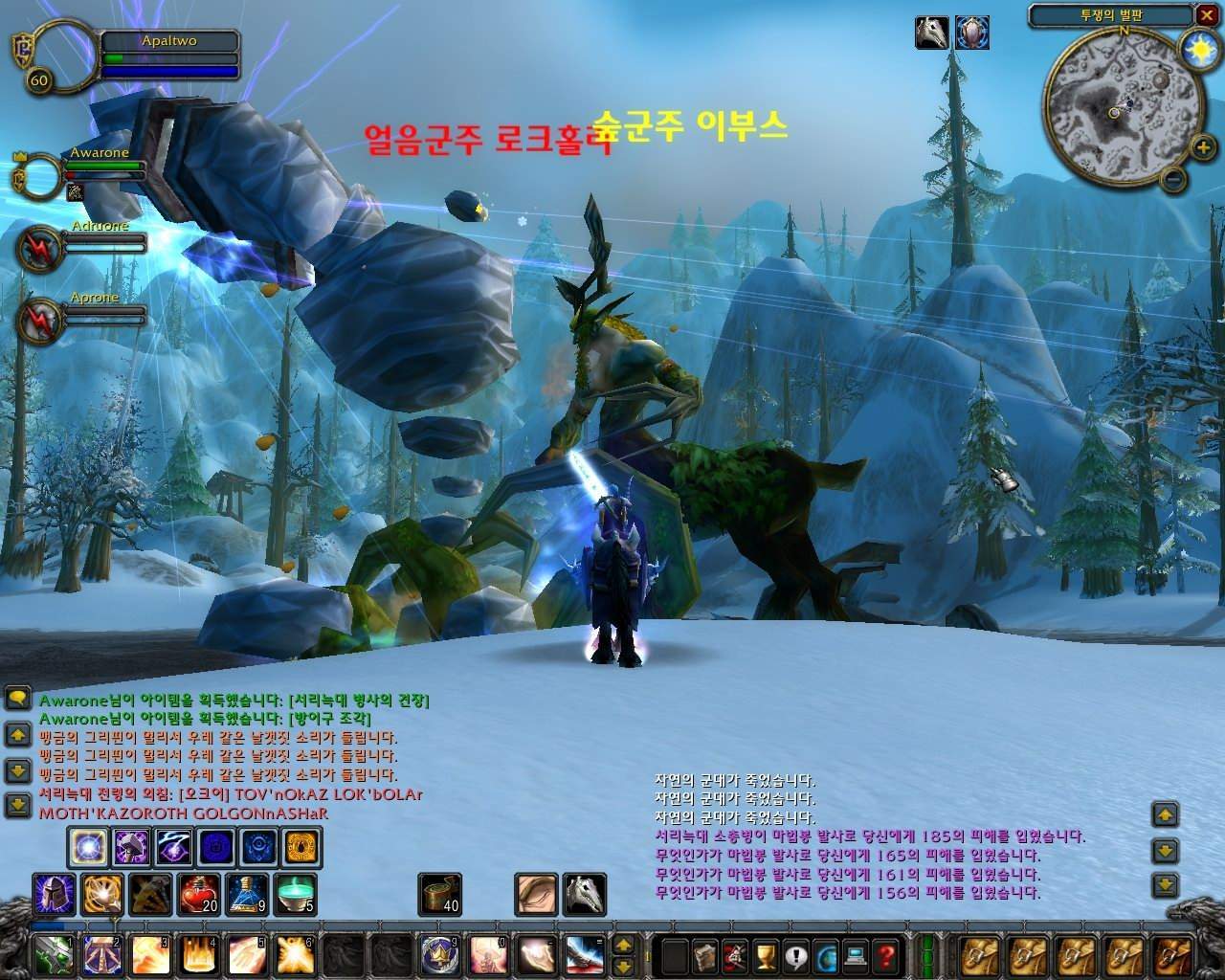Screen dimensions: 1225x980
Task: Activate the purple hammer aura icon
Action: (132, 847)
